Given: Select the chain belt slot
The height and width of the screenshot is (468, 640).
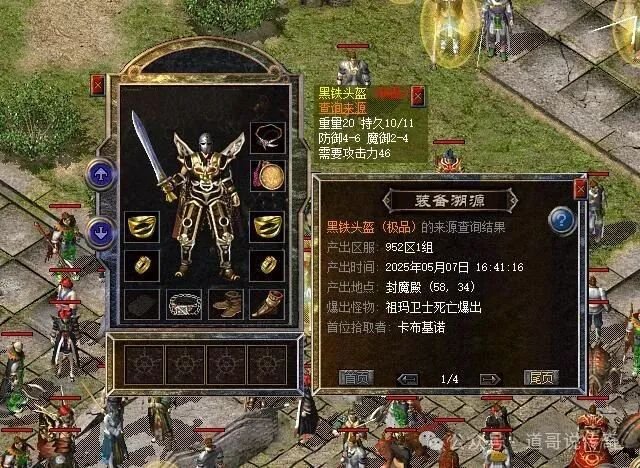Looking at the screenshot, I should [x=183, y=304].
